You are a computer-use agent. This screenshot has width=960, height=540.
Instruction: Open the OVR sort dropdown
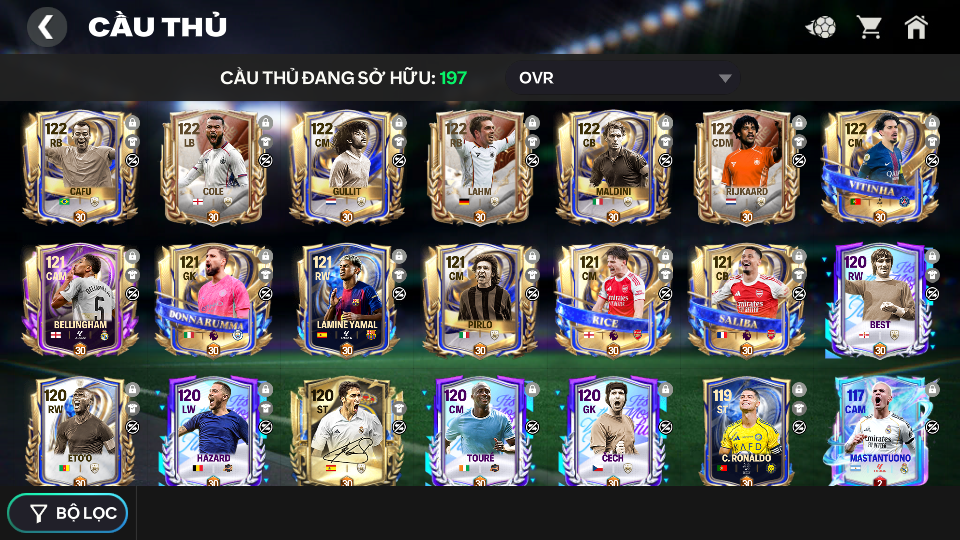click(625, 78)
